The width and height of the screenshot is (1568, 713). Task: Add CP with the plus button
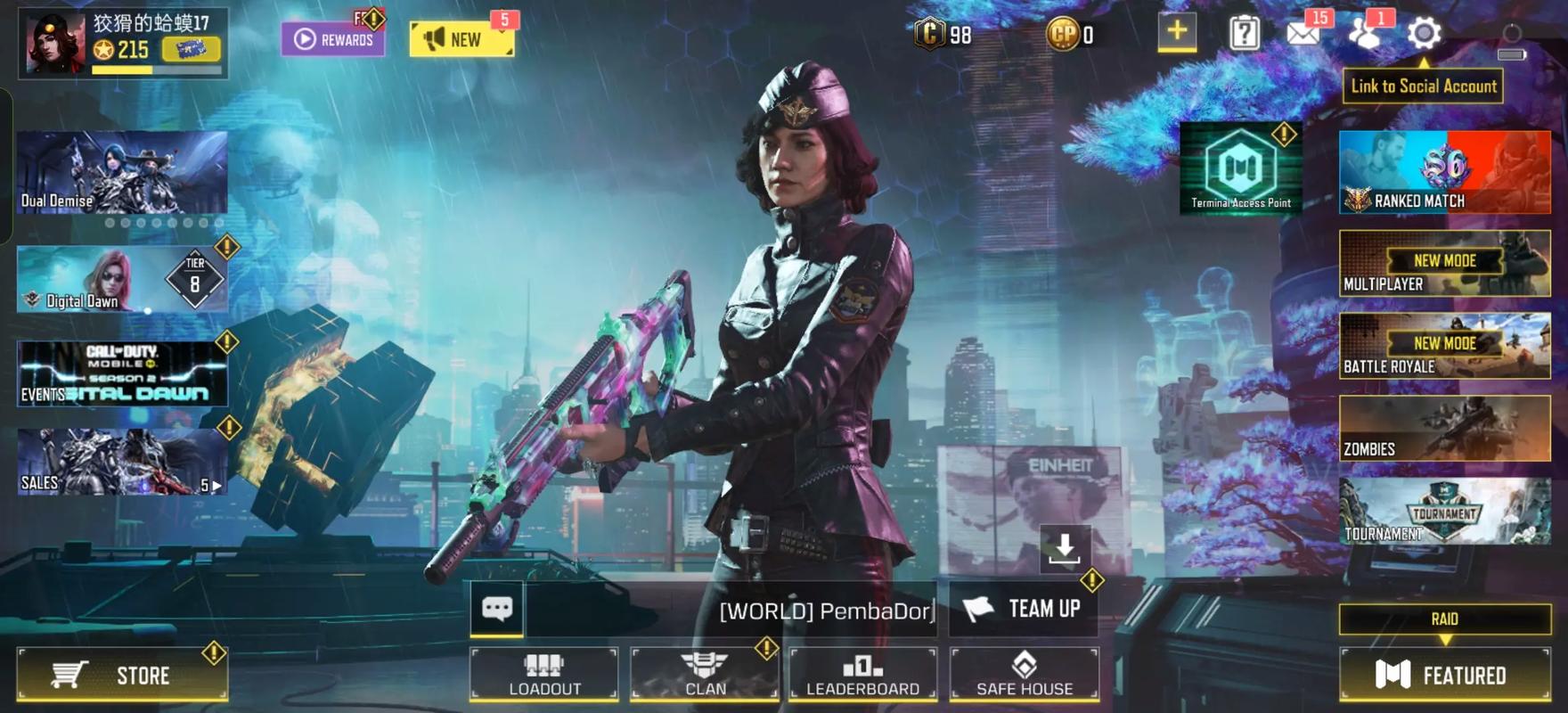pos(1177,32)
